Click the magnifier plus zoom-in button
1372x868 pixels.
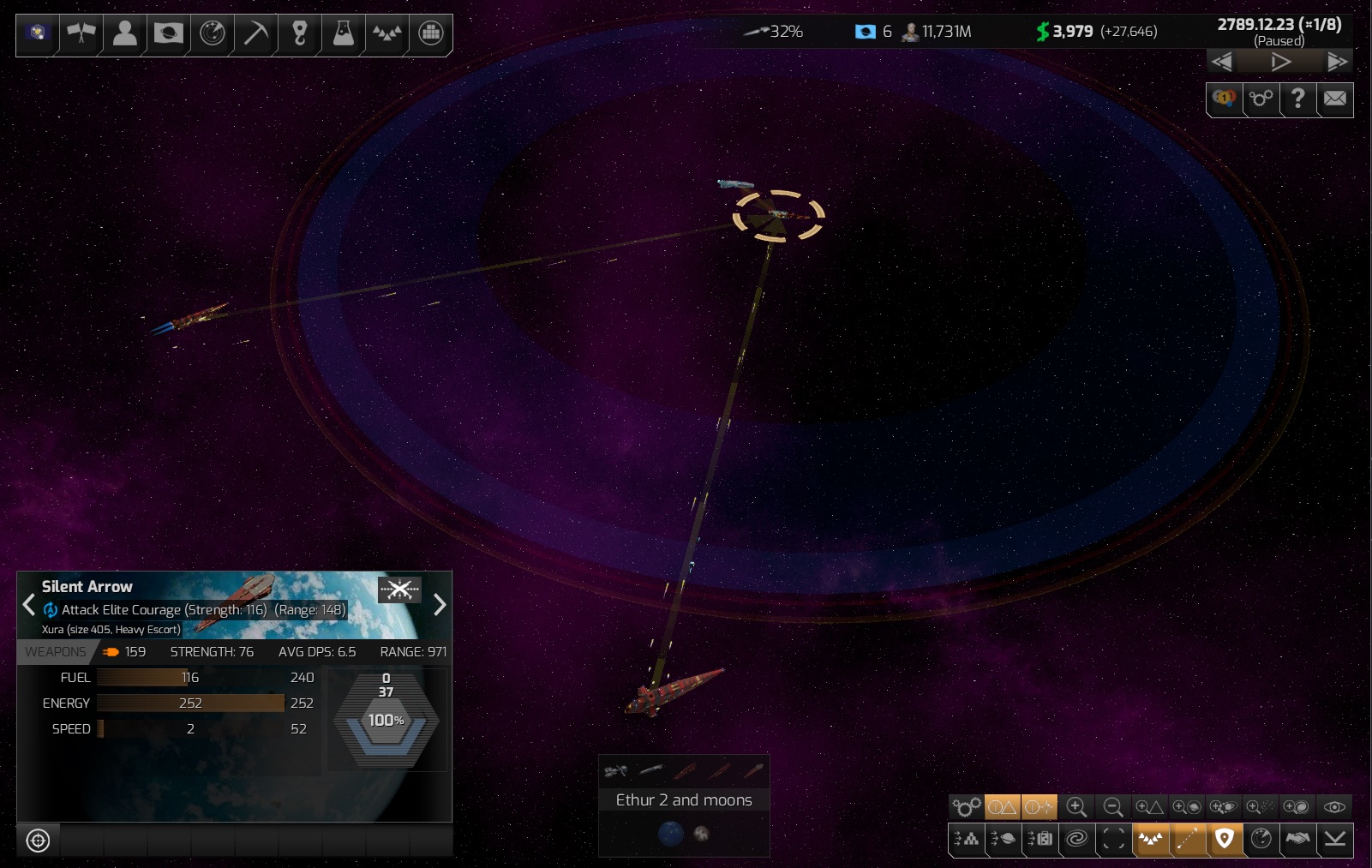coord(1076,807)
